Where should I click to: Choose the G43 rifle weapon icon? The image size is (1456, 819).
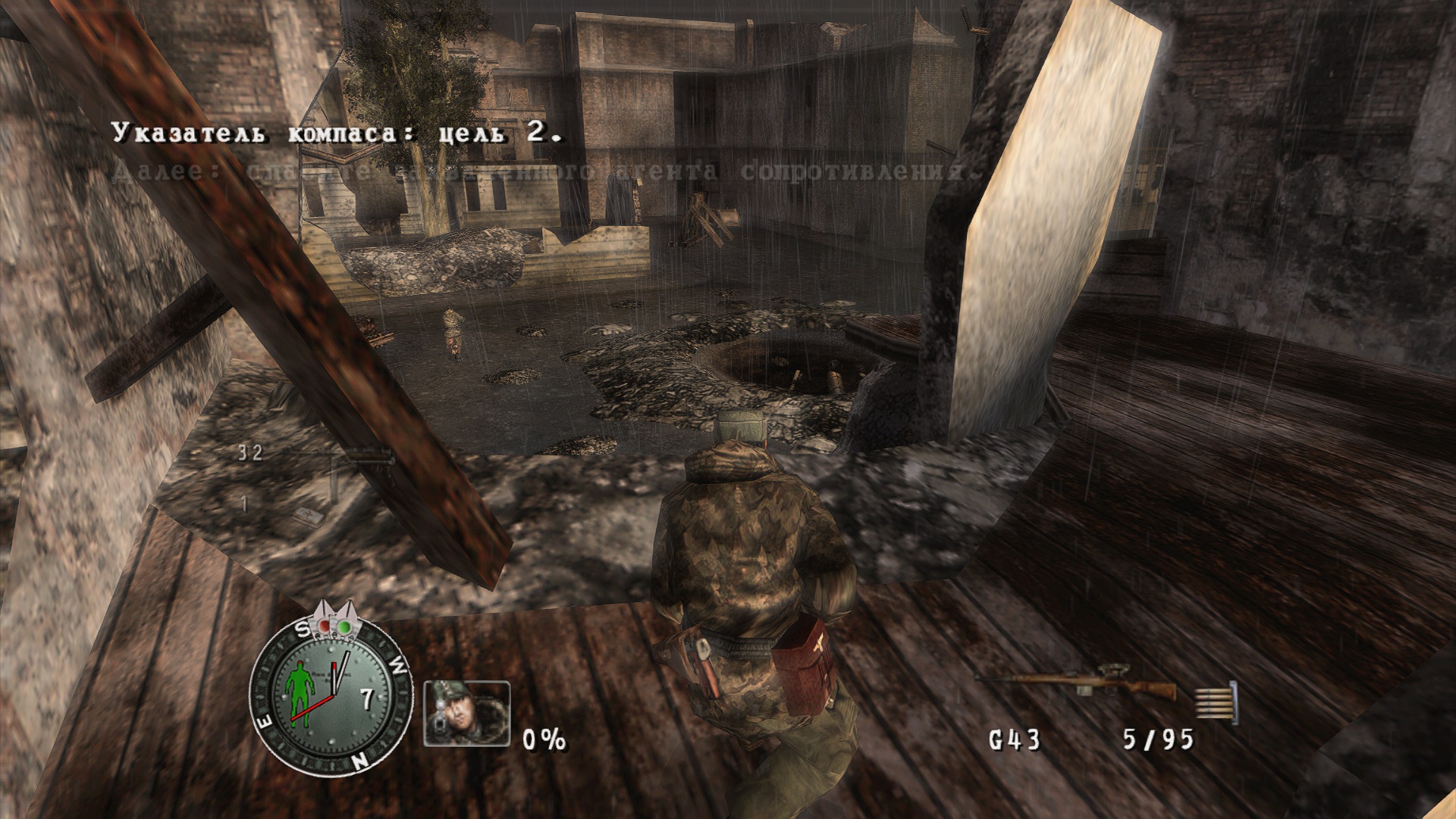click(1075, 686)
